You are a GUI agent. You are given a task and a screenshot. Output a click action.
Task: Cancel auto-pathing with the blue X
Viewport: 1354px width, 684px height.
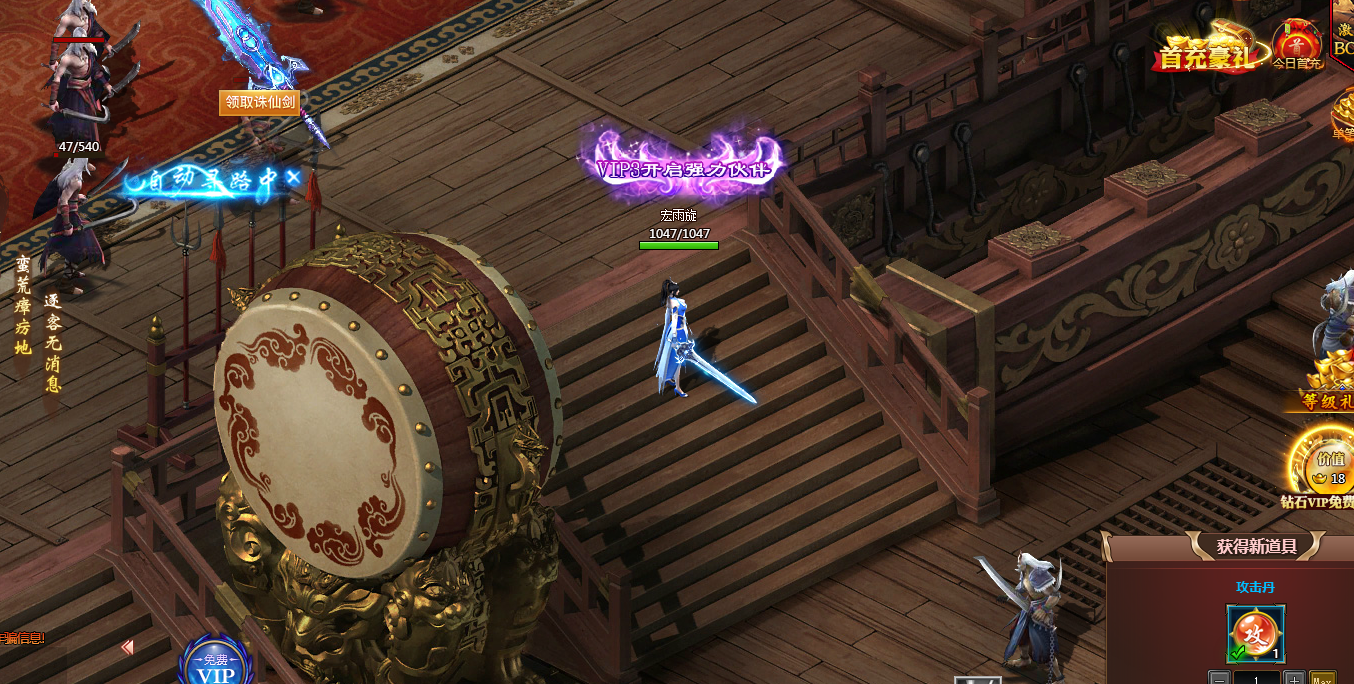click(x=293, y=177)
